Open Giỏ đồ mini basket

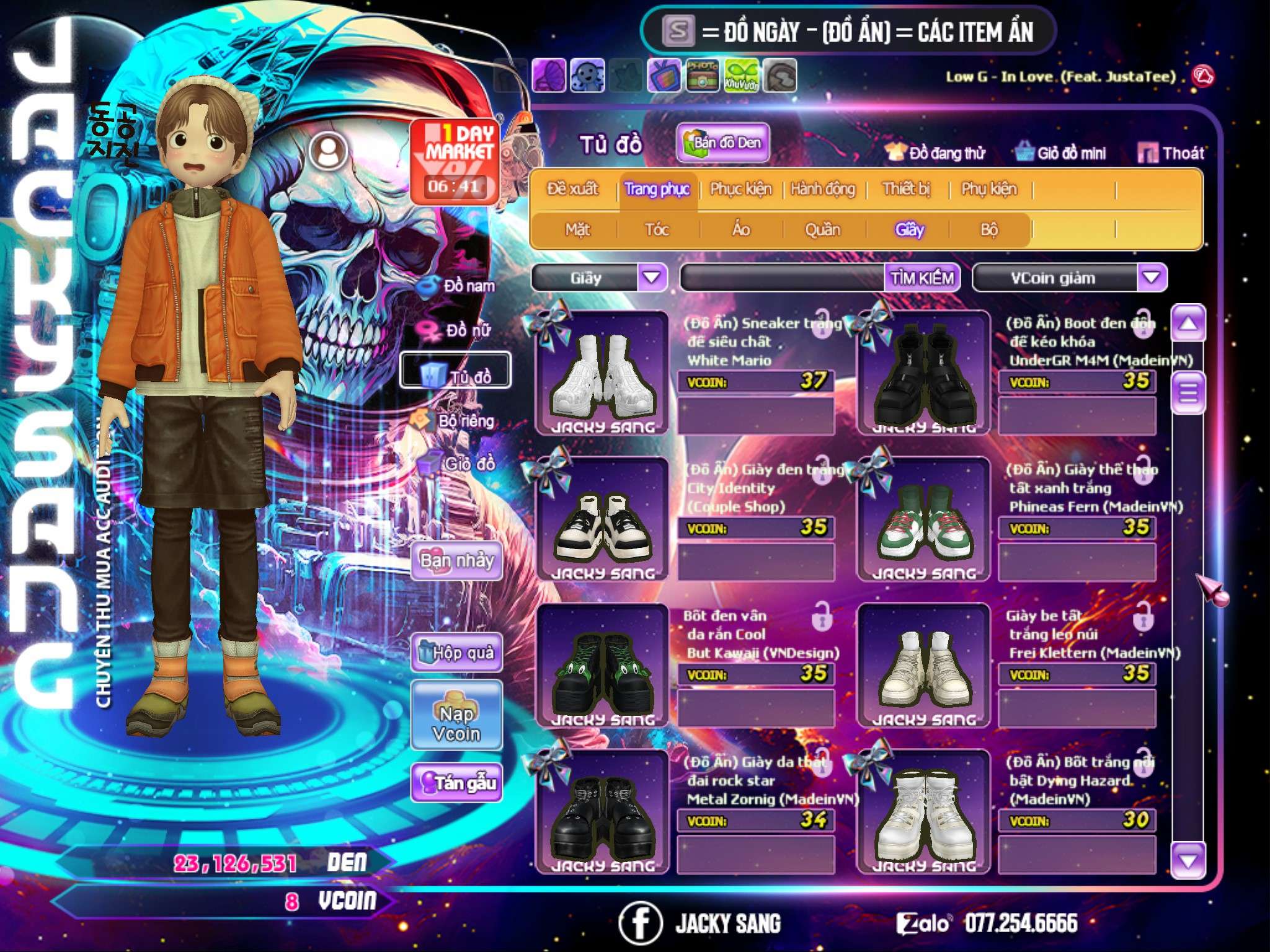[x=1061, y=153]
